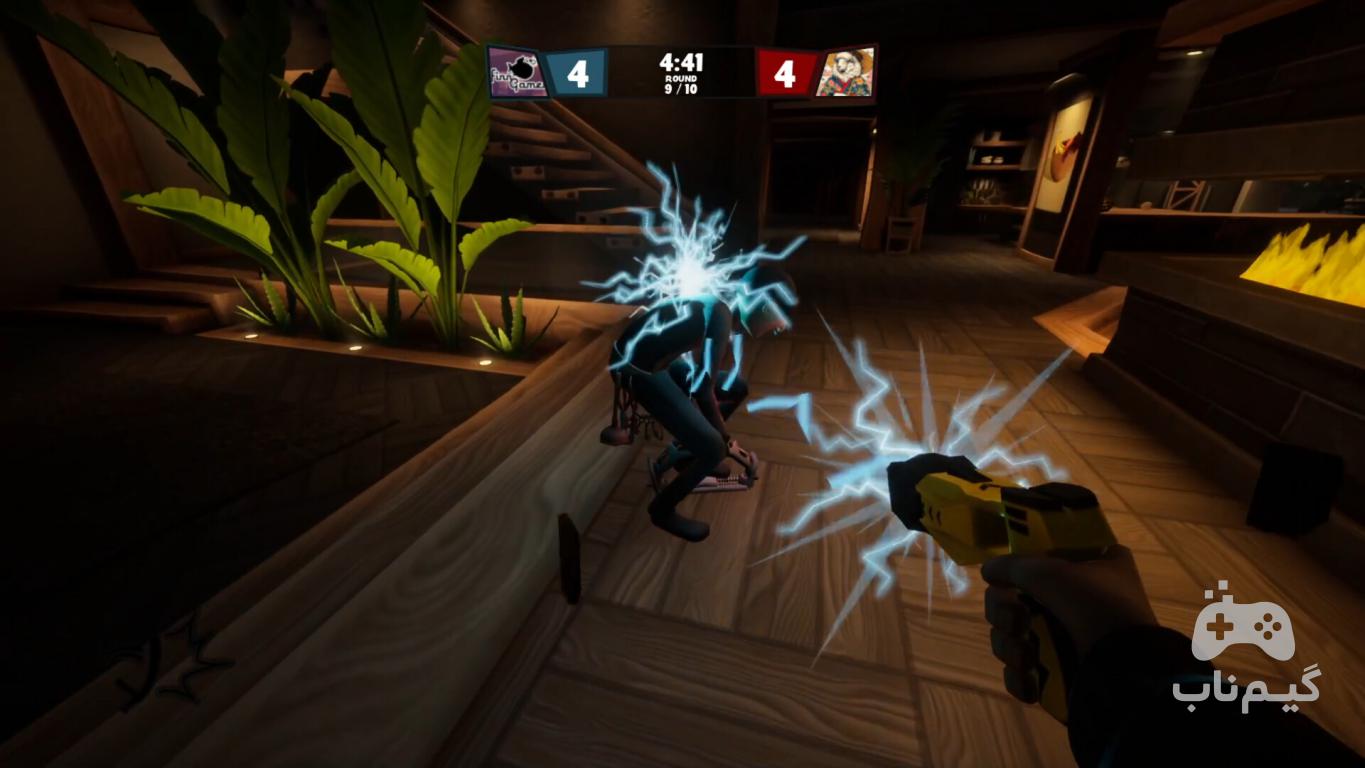Select the red team's cartoon avatar
Image resolution: width=1365 pixels, height=768 pixels.
click(844, 73)
